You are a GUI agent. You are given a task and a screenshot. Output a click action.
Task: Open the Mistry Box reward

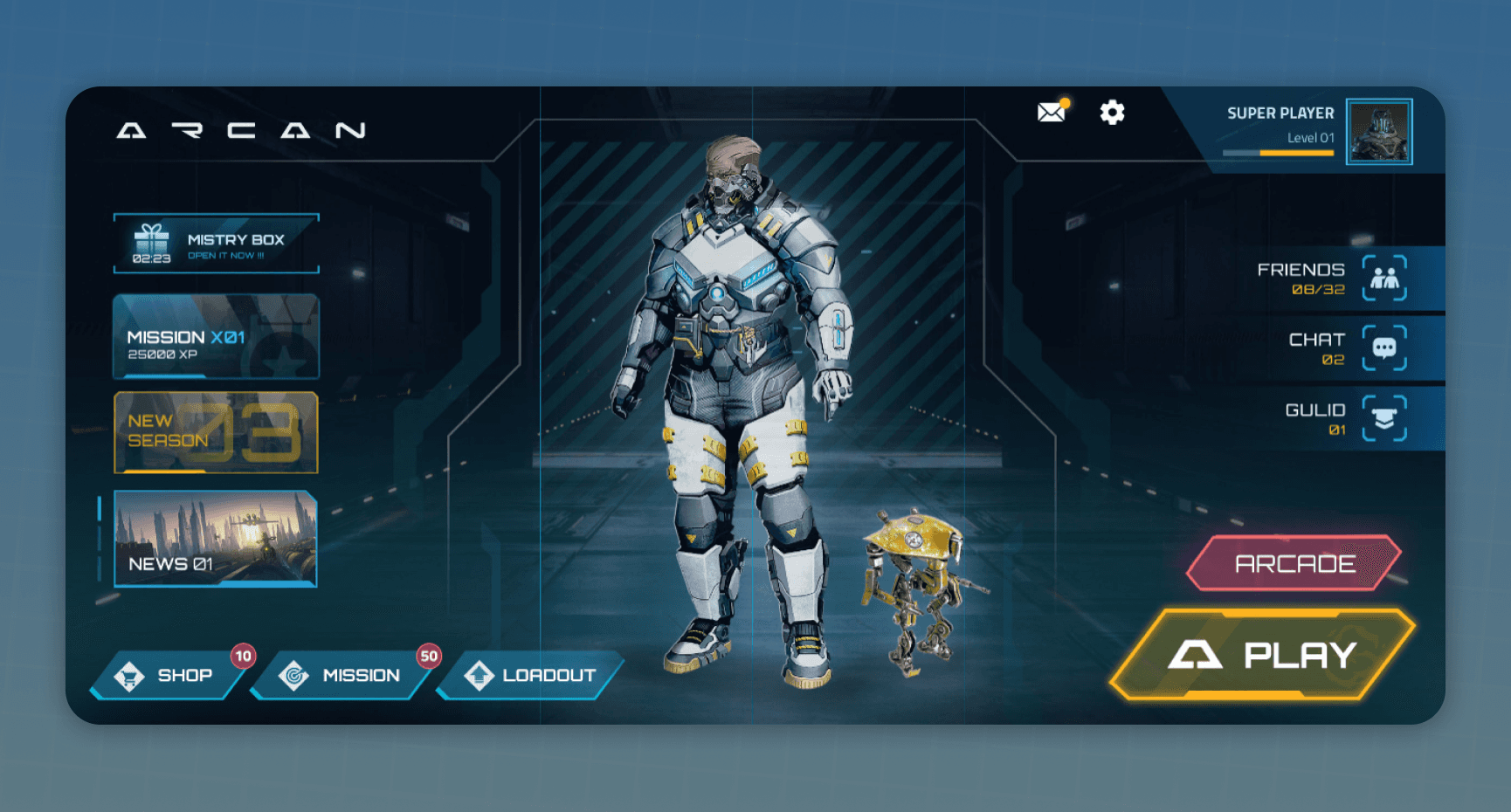point(216,244)
